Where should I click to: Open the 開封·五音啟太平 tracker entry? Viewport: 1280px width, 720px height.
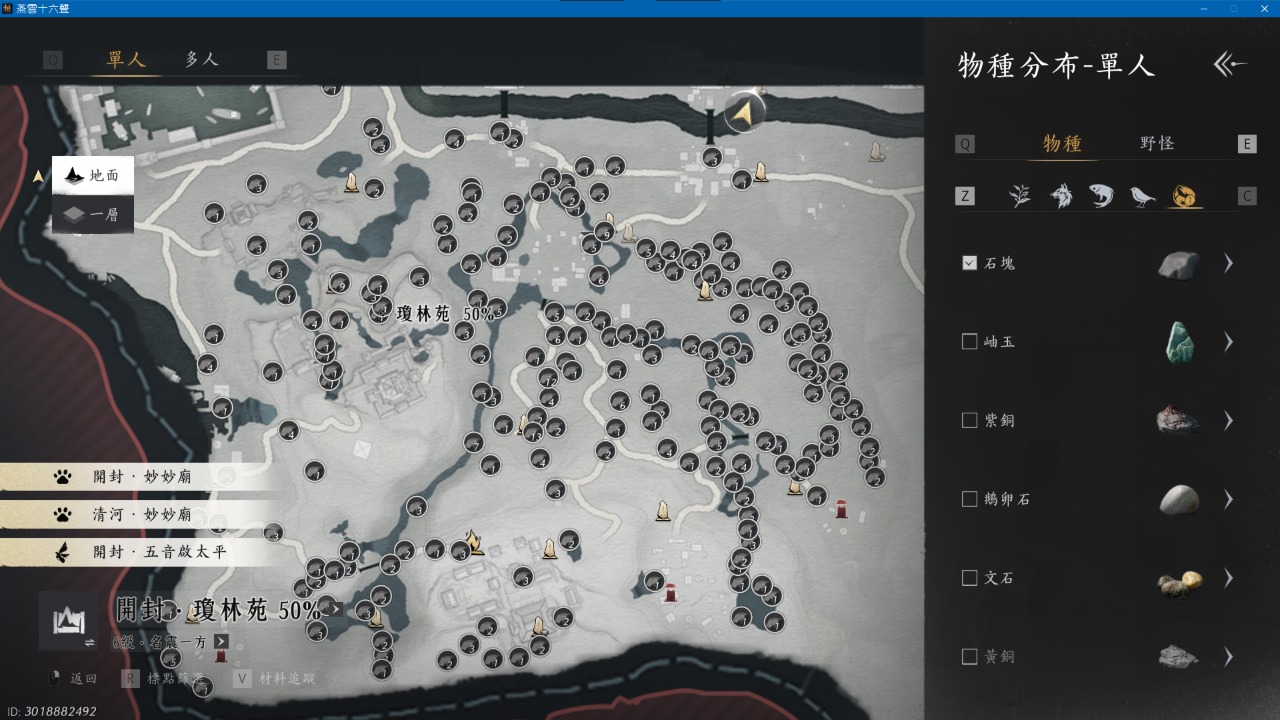140,551
